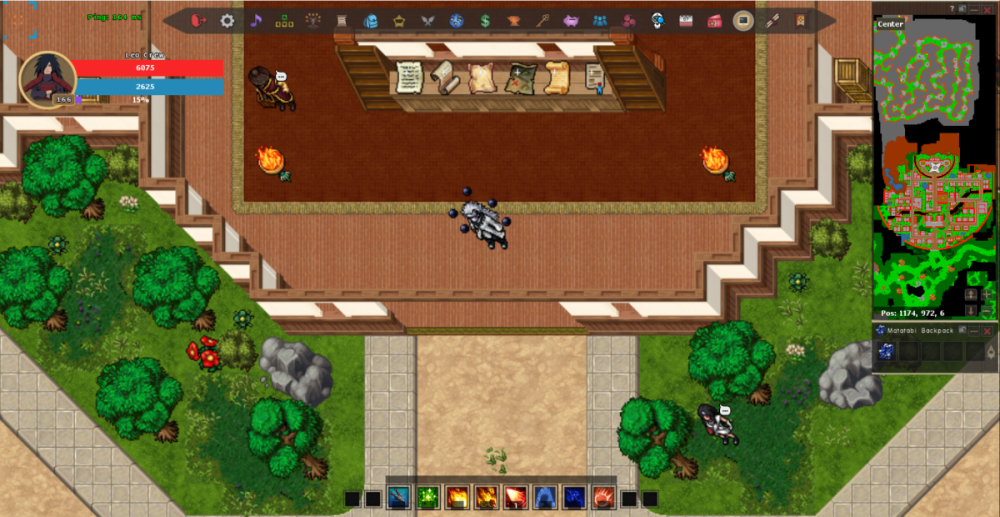The width and height of the screenshot is (1000, 517).
Task: Click the blue globe icon
Action: coord(457,20)
